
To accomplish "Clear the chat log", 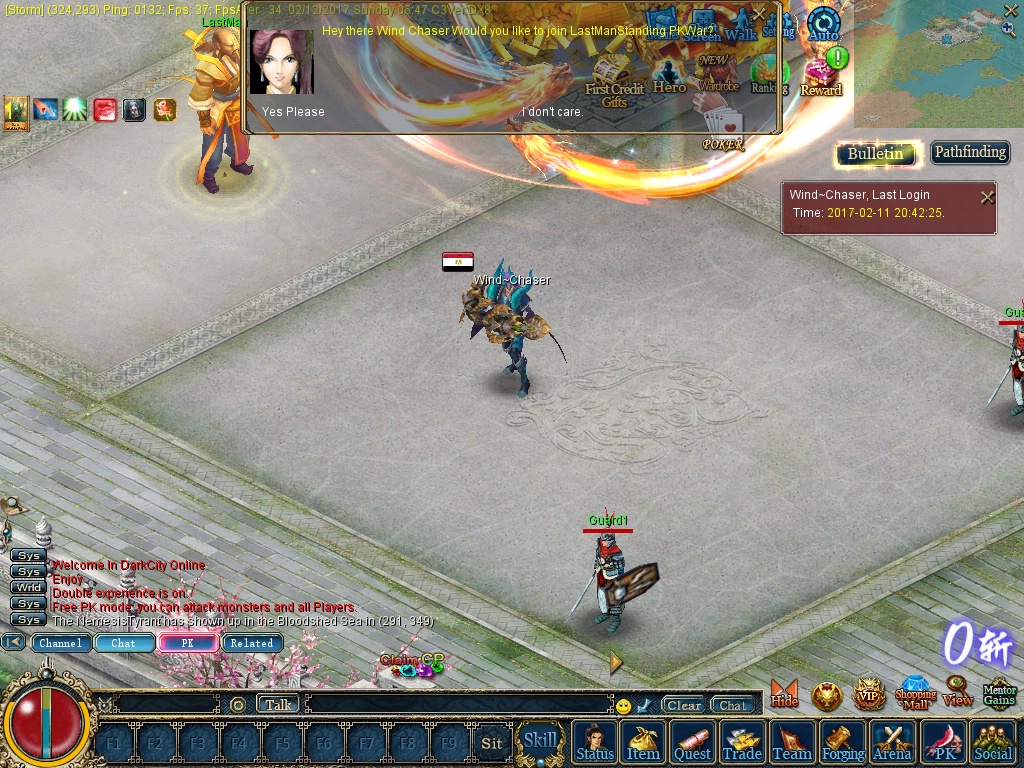I will (x=684, y=705).
